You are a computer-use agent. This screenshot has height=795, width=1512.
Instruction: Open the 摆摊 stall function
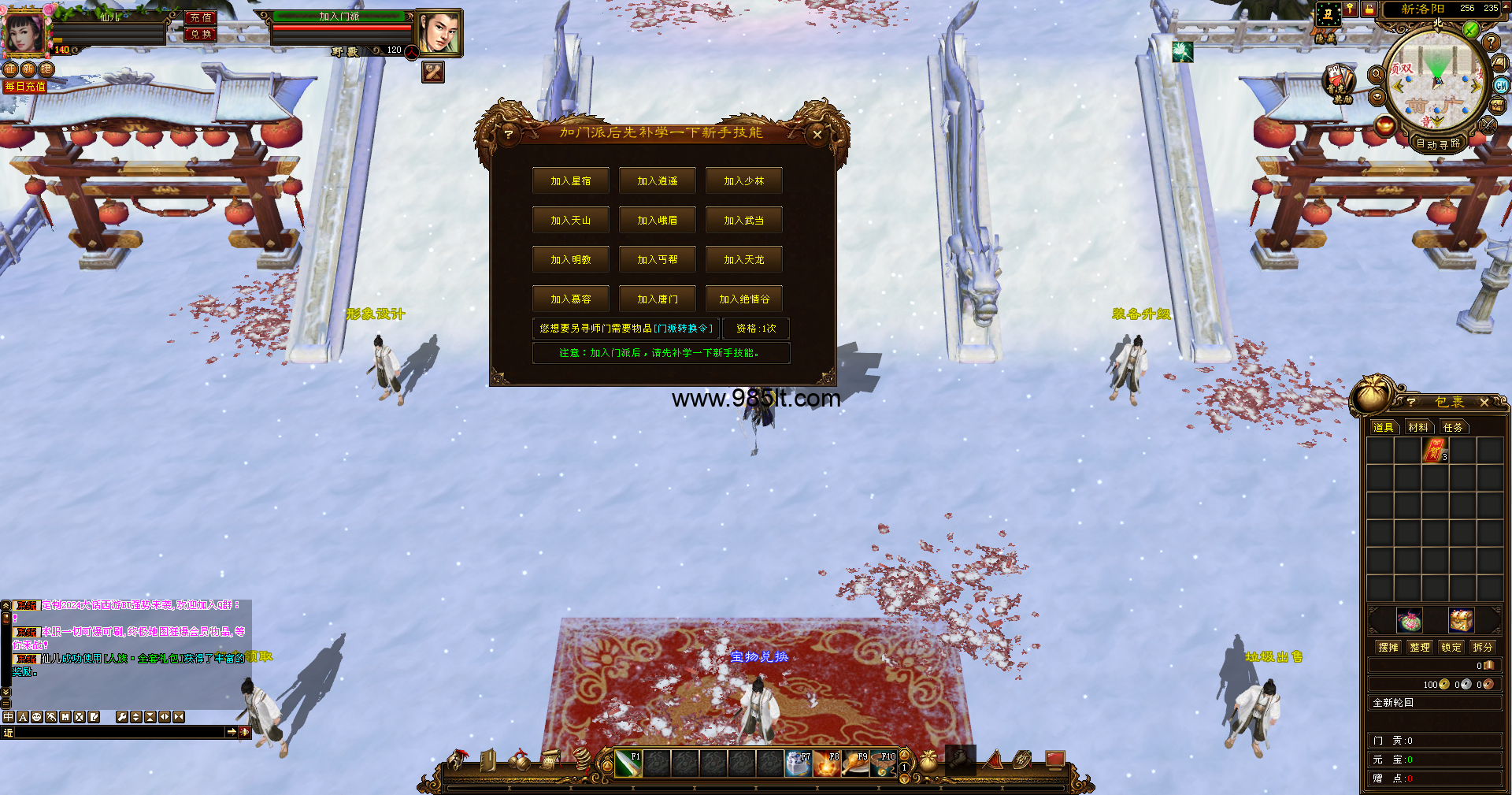[1388, 648]
